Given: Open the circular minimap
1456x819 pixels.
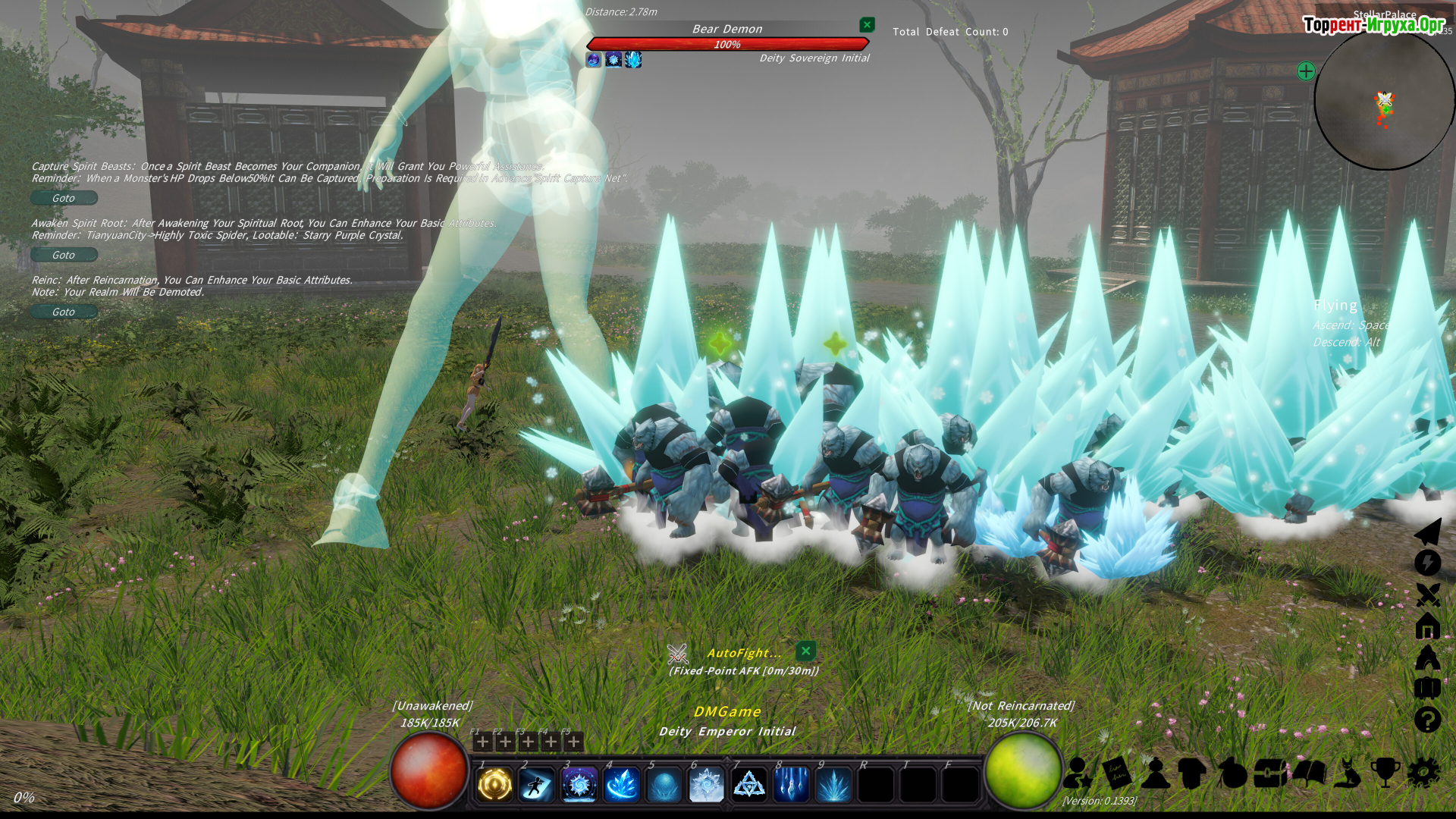Looking at the screenshot, I should (1384, 99).
